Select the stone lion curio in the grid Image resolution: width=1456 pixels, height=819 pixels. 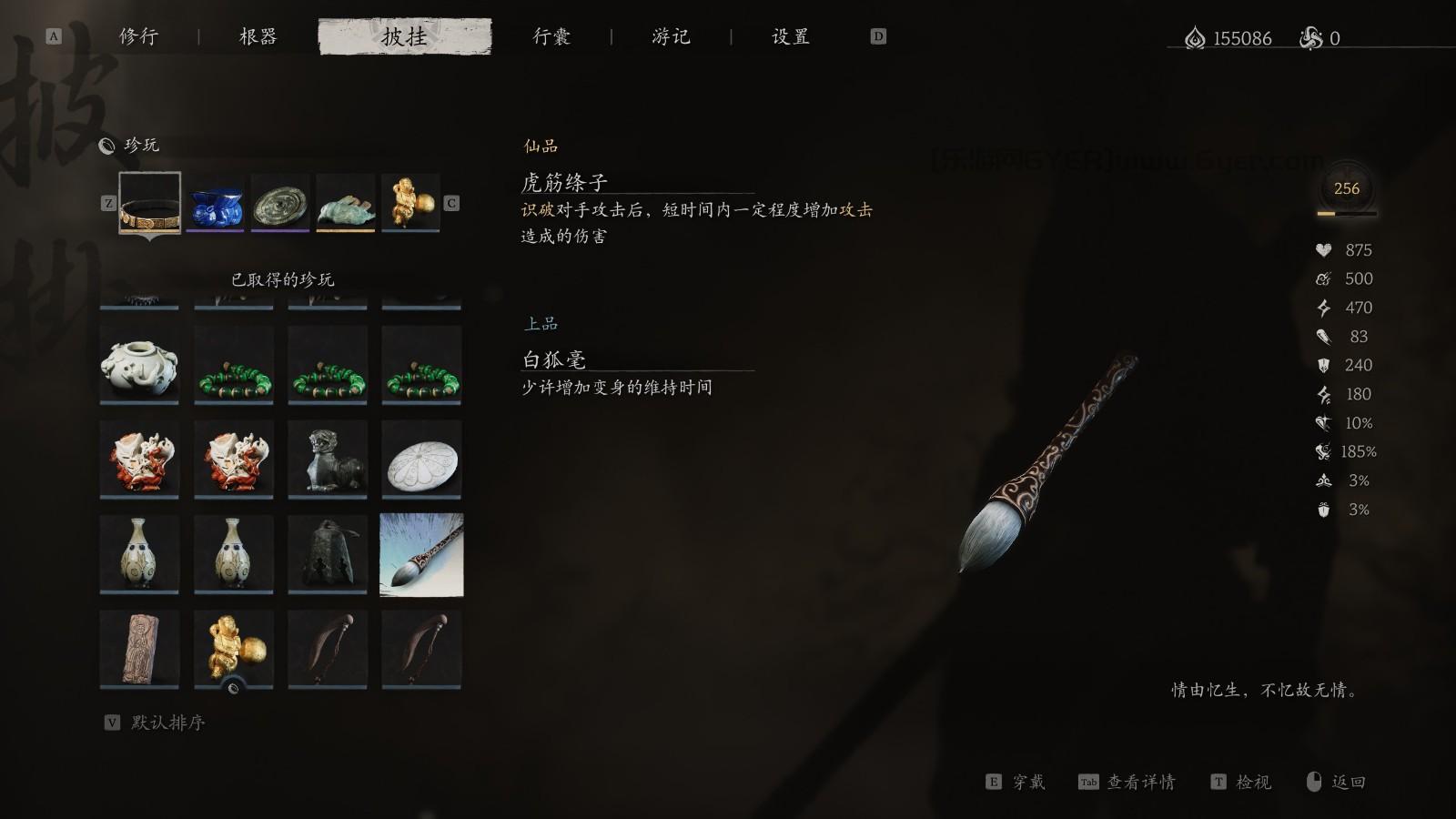coord(327,460)
